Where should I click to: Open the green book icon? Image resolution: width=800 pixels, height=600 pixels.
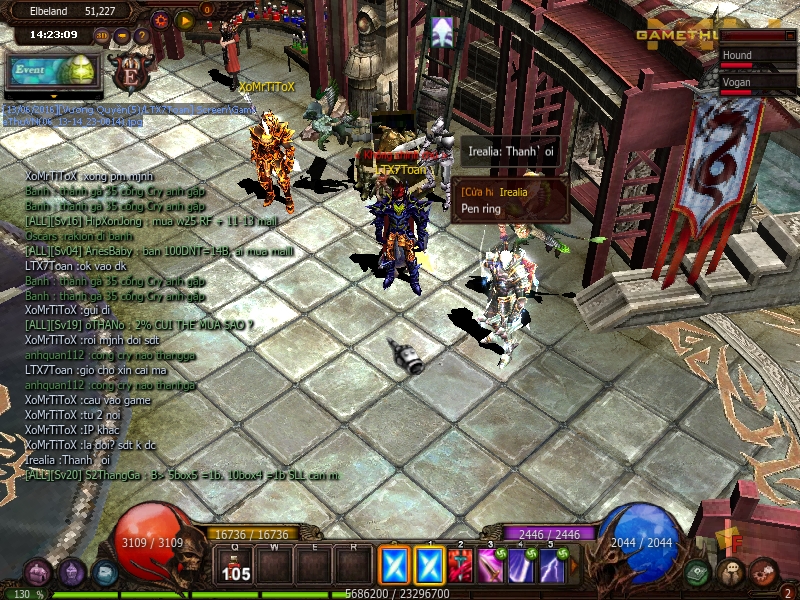[699, 573]
